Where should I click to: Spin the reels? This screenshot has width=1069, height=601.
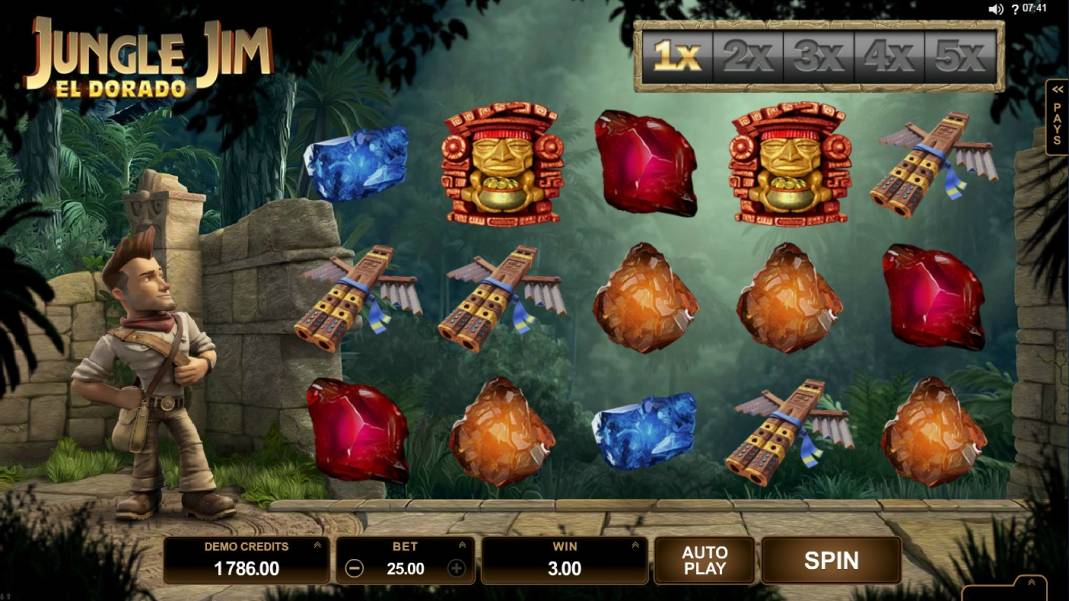pyautogui.click(x=831, y=560)
